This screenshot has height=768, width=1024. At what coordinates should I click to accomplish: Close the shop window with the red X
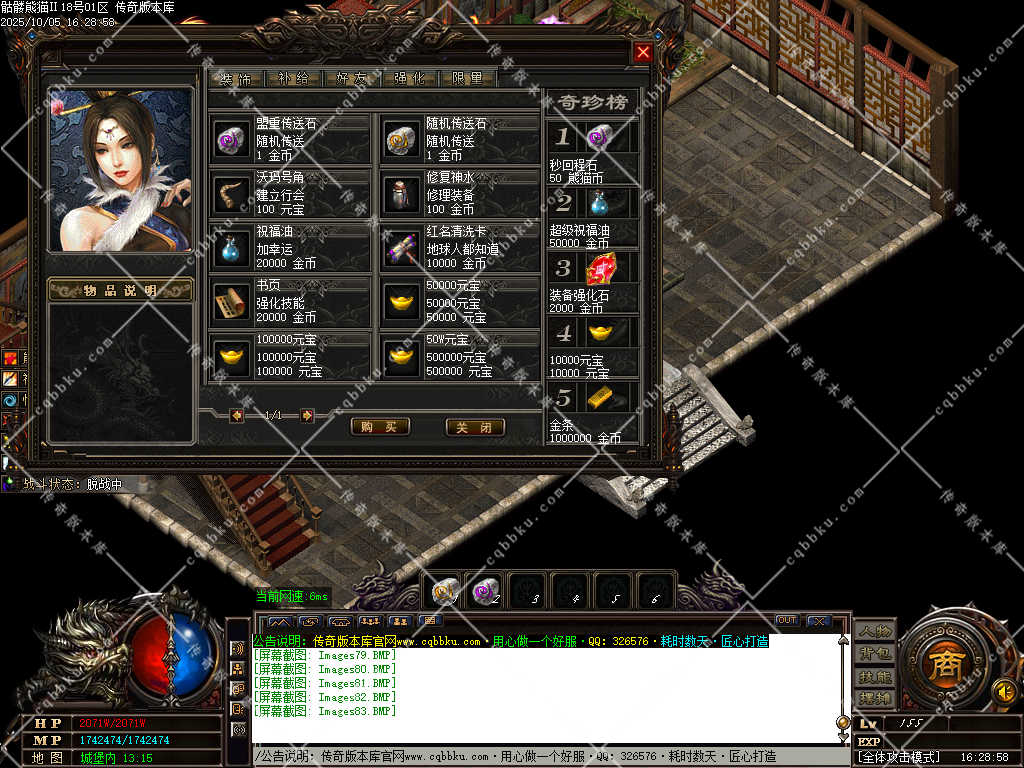coord(643,52)
